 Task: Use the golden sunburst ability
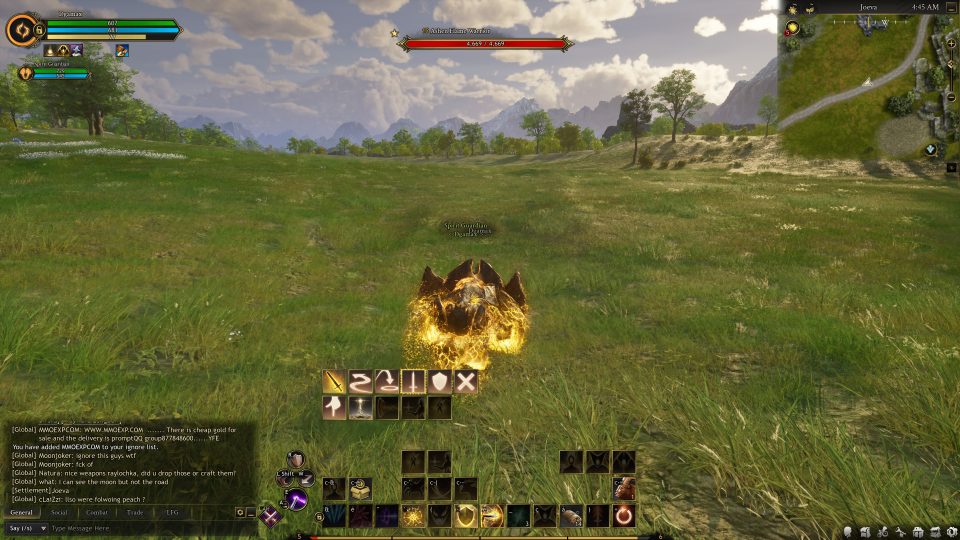pos(413,515)
